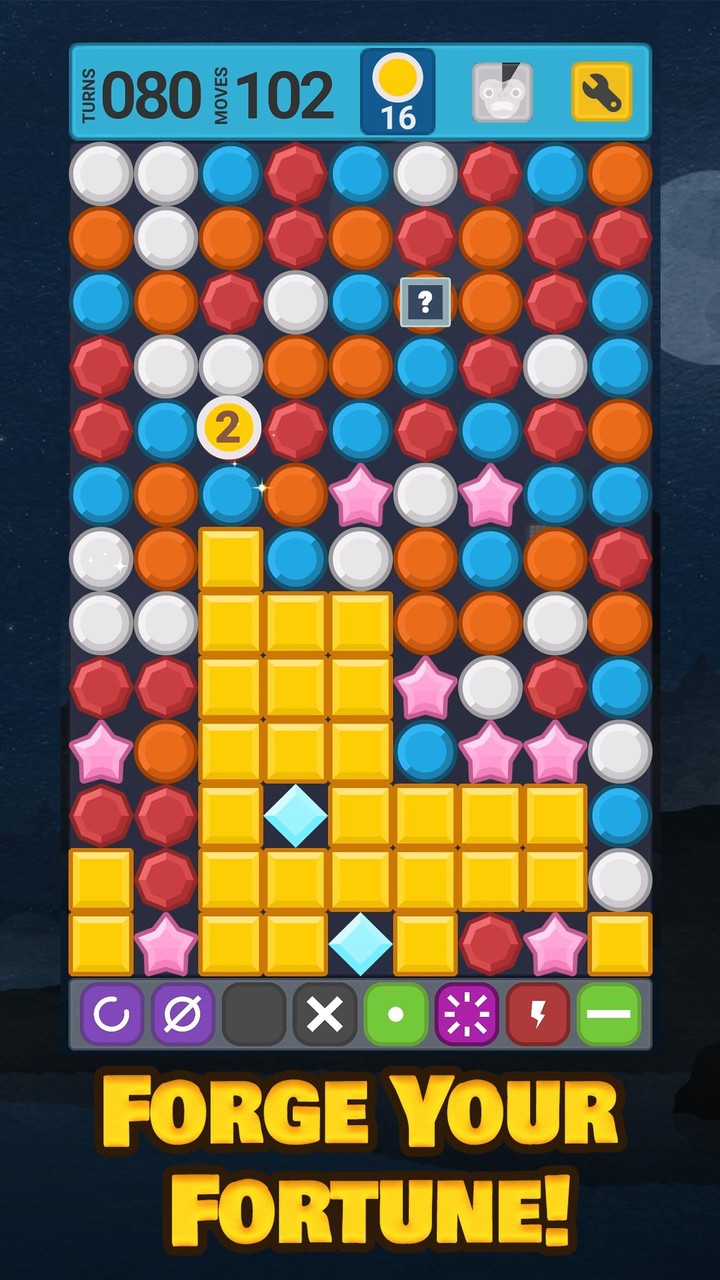Choose the green dot power-up
Image resolution: width=720 pixels, height=1280 pixels.
tap(396, 1013)
